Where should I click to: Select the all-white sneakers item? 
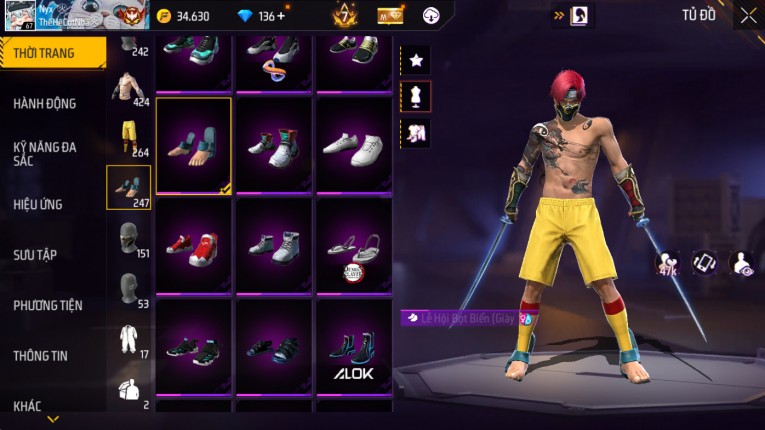354,144
